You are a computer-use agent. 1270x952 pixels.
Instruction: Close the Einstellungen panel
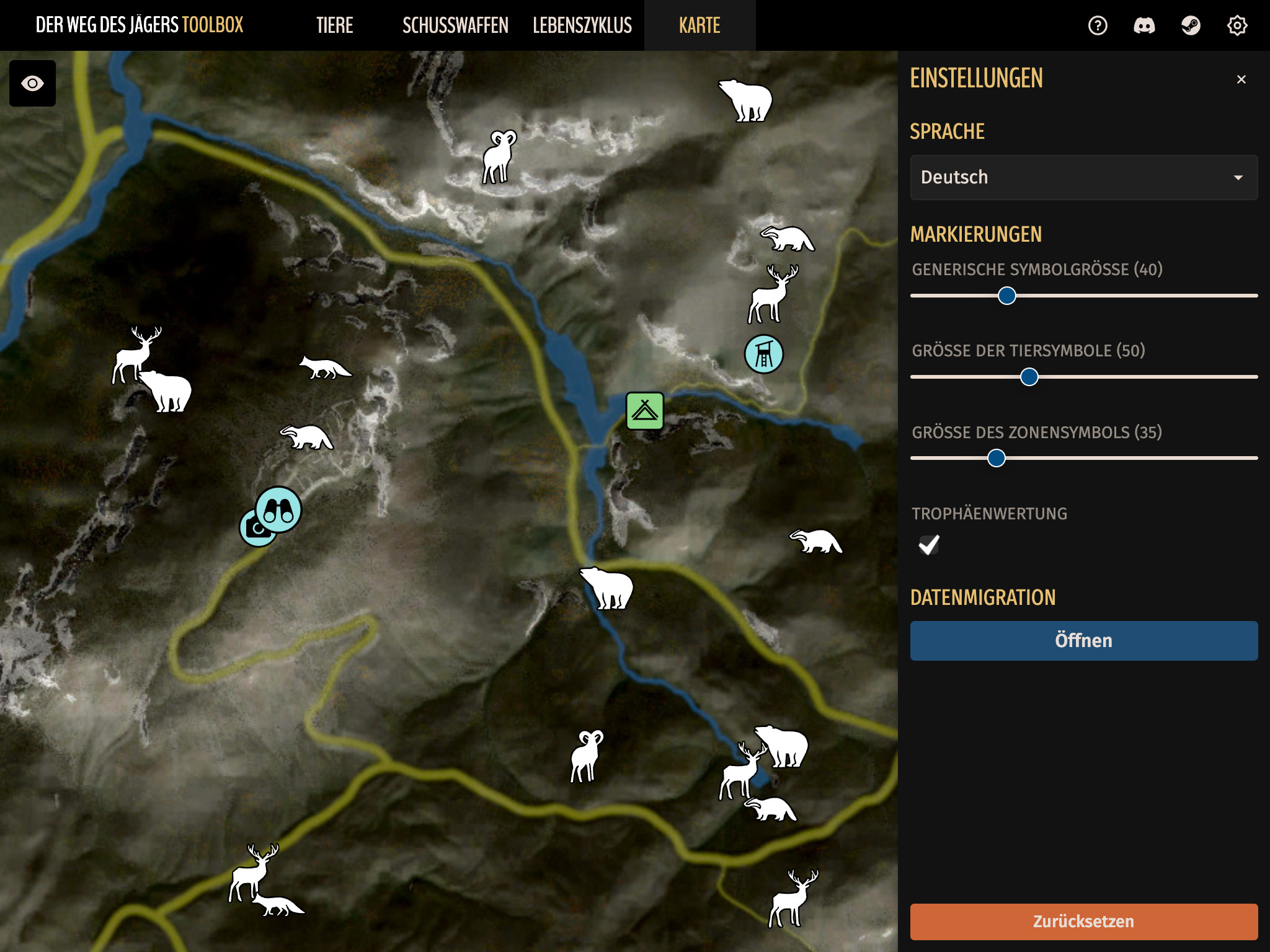pos(1241,79)
